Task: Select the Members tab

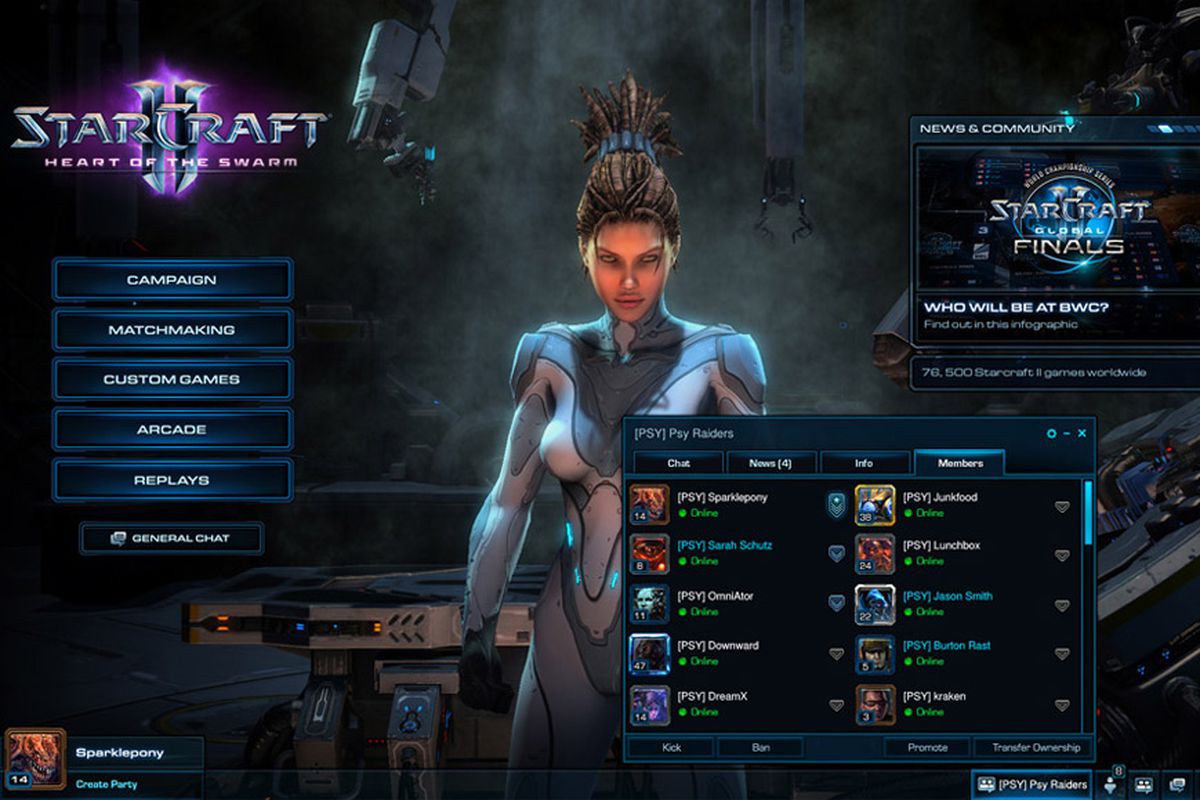Action: pyautogui.click(x=960, y=463)
